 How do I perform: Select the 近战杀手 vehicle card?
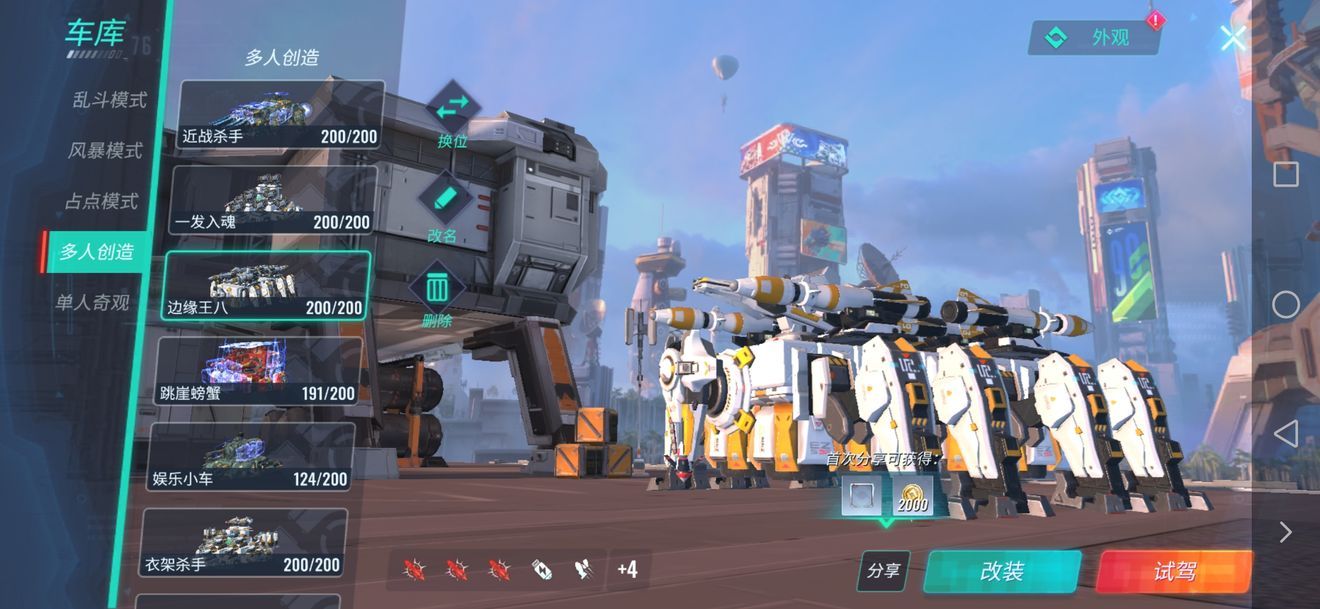(x=281, y=115)
